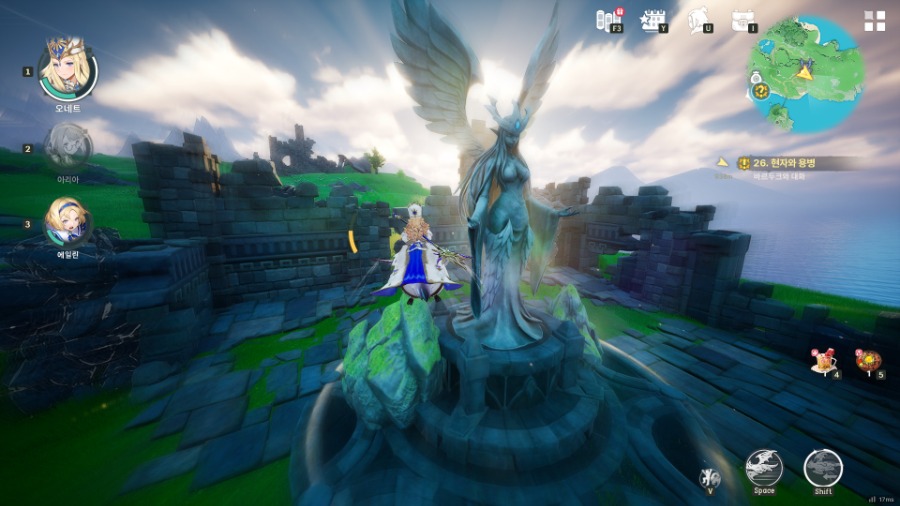Trigger the small V mount ability icon
Screen dimensions: 900x506
point(709,477)
